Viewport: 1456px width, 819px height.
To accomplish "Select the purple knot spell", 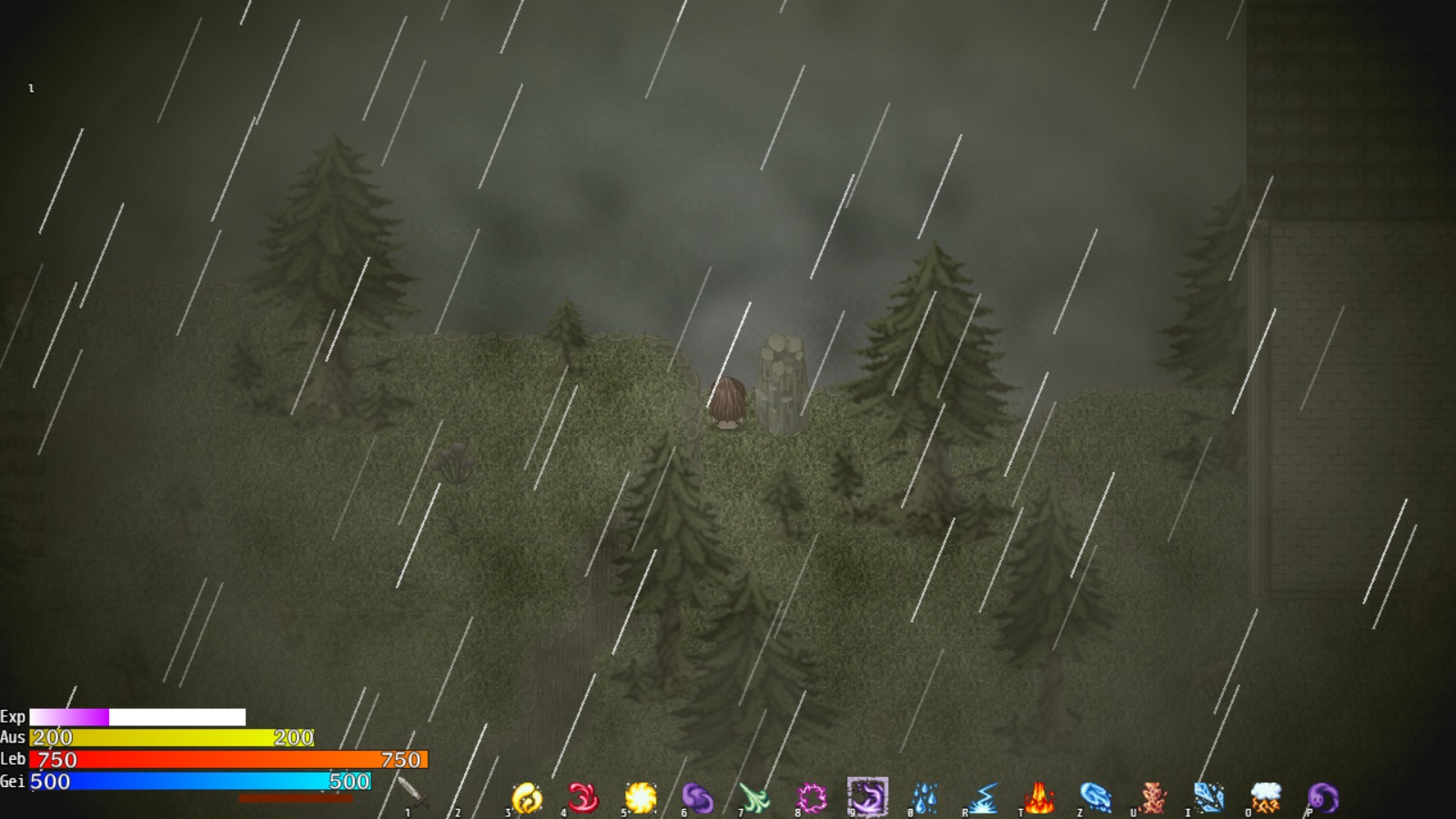I will click(697, 798).
